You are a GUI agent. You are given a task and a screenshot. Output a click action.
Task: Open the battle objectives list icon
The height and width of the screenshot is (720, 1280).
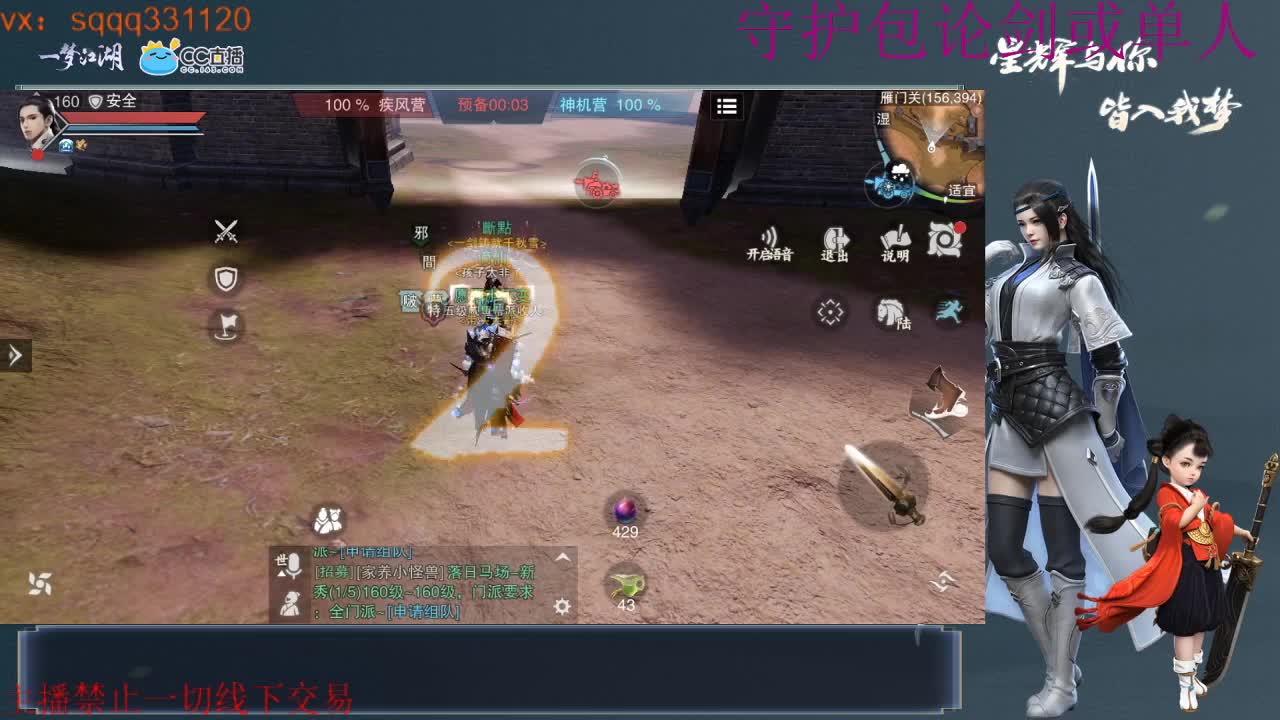(x=727, y=108)
